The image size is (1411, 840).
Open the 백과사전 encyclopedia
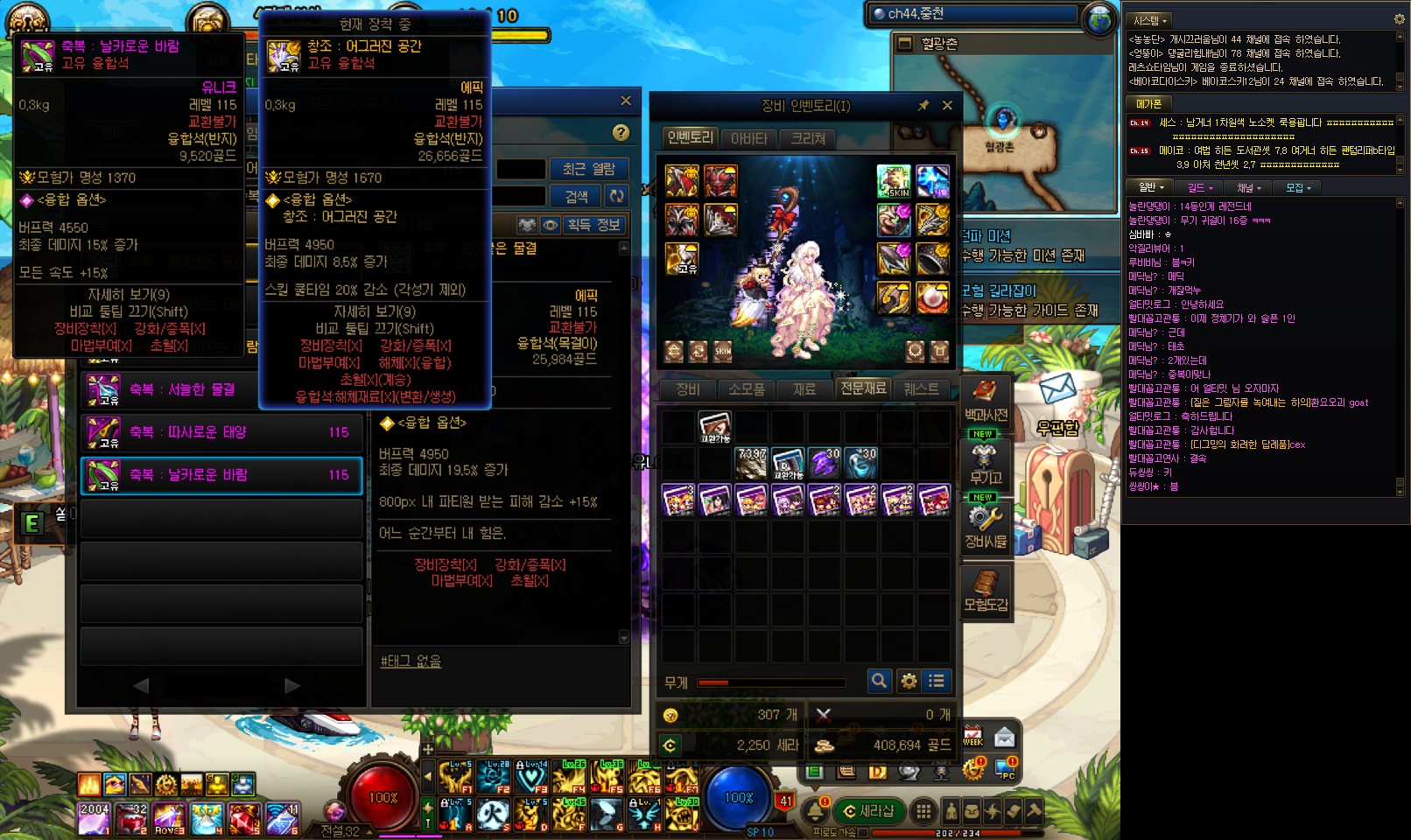(x=986, y=401)
